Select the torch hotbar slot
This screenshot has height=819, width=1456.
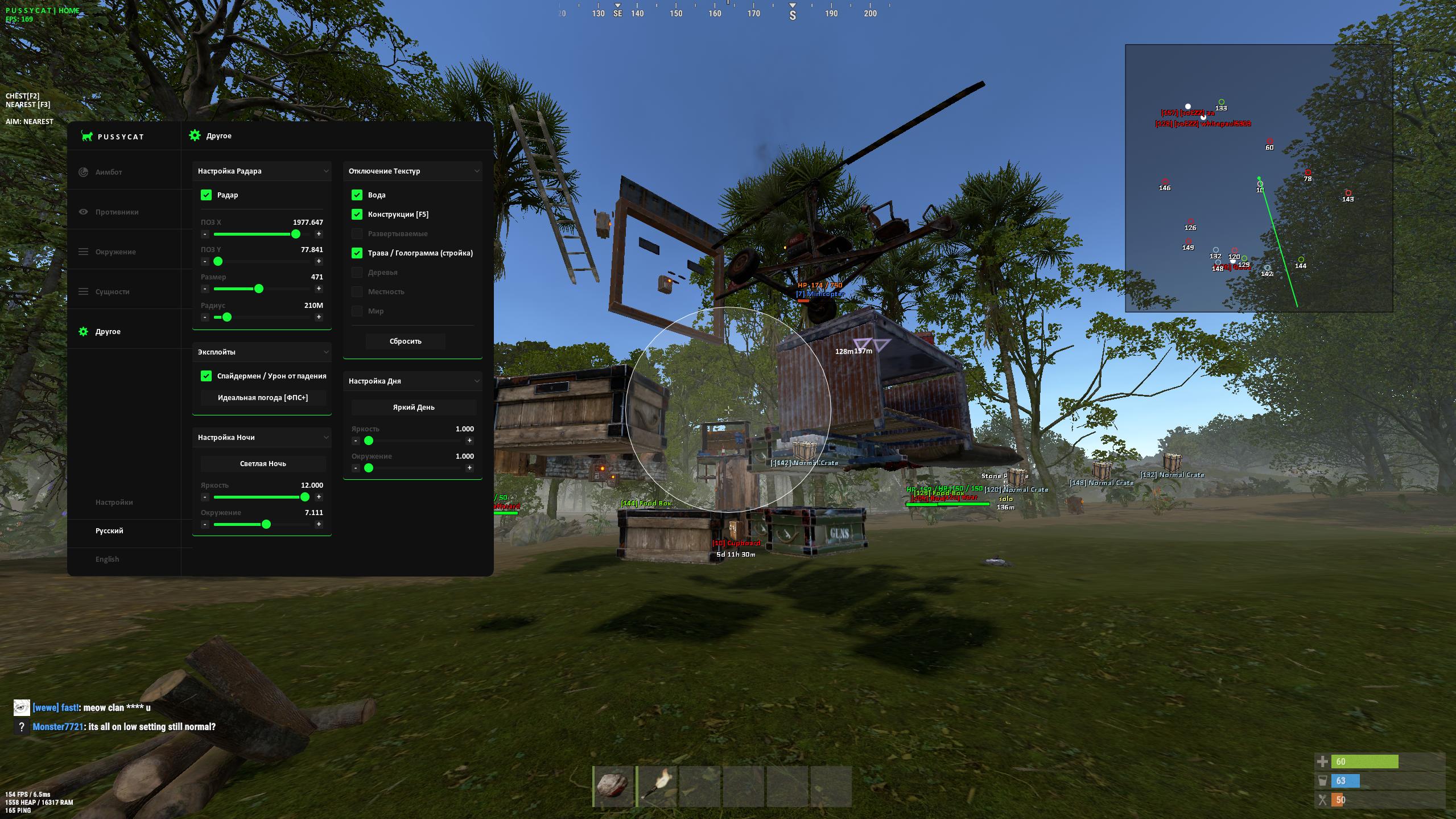(658, 787)
